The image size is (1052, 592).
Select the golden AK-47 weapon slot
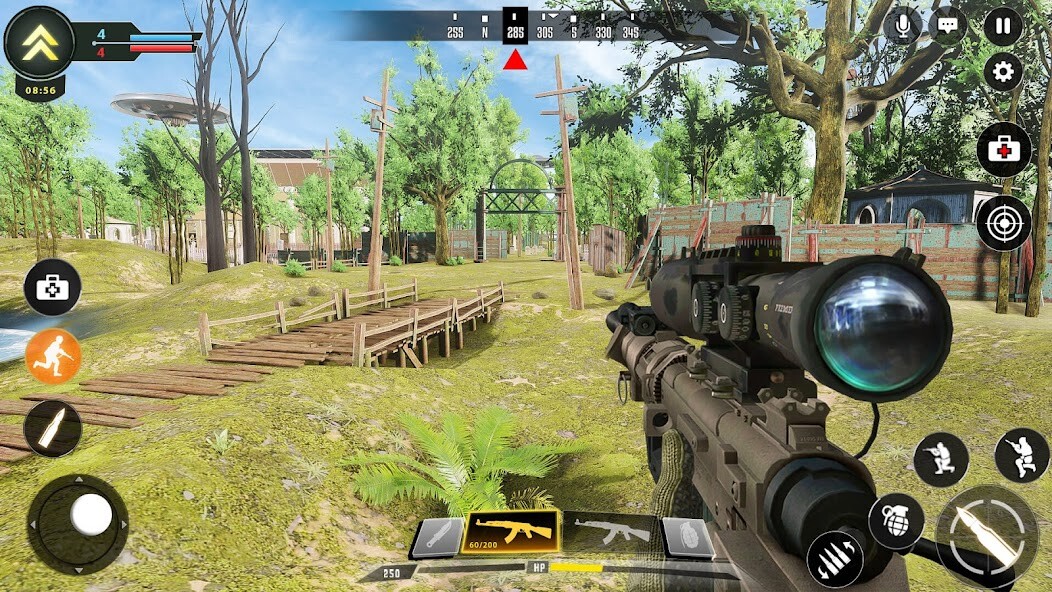[514, 531]
